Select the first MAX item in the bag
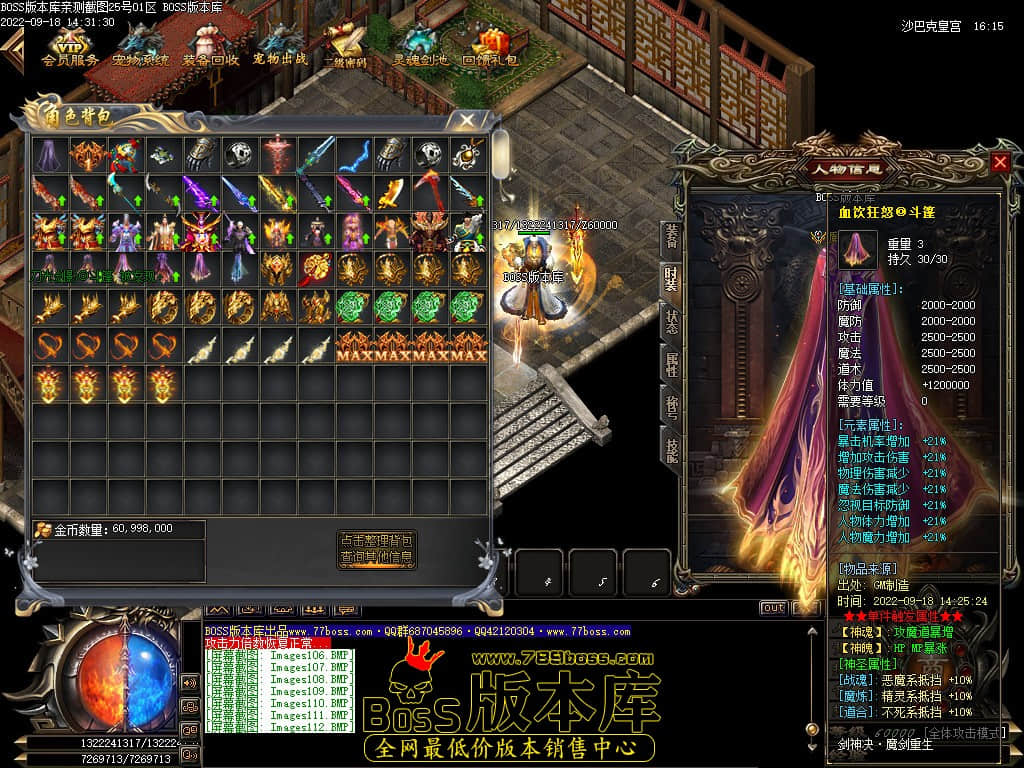This screenshot has width=1024, height=768. [354, 346]
